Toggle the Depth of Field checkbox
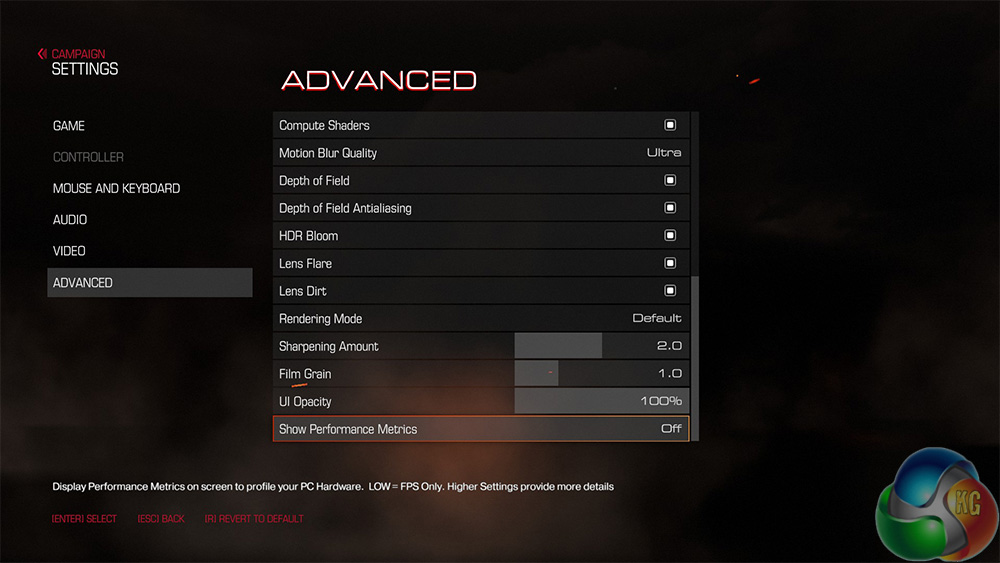The width and height of the screenshot is (1000, 563). click(x=670, y=181)
